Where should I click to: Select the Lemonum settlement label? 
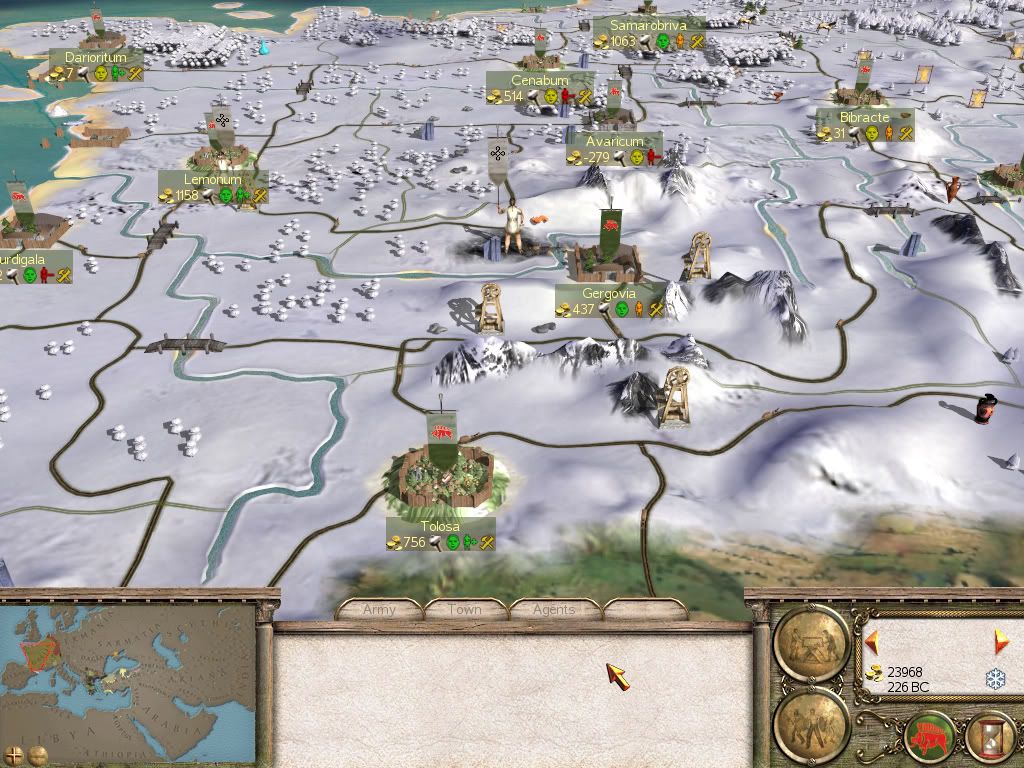pos(213,180)
